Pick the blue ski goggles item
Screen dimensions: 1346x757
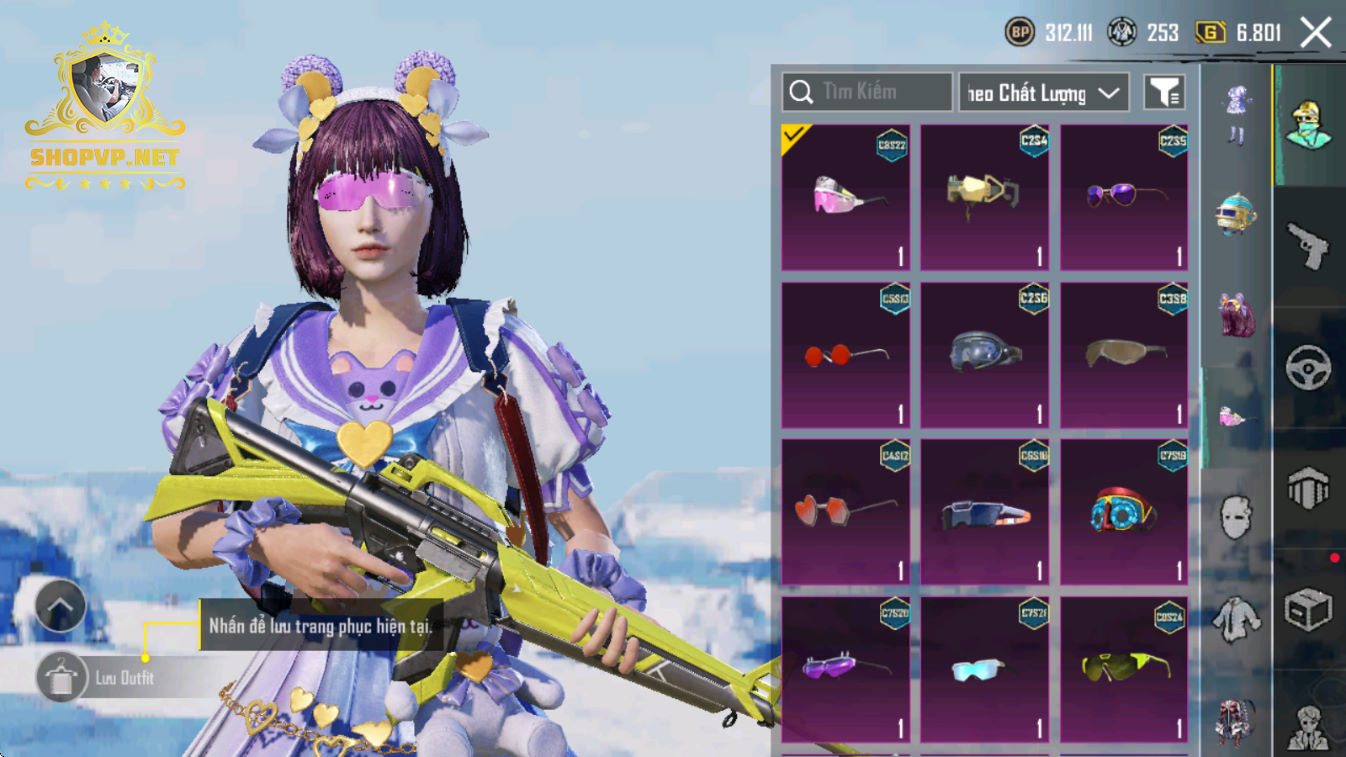[x=985, y=355]
